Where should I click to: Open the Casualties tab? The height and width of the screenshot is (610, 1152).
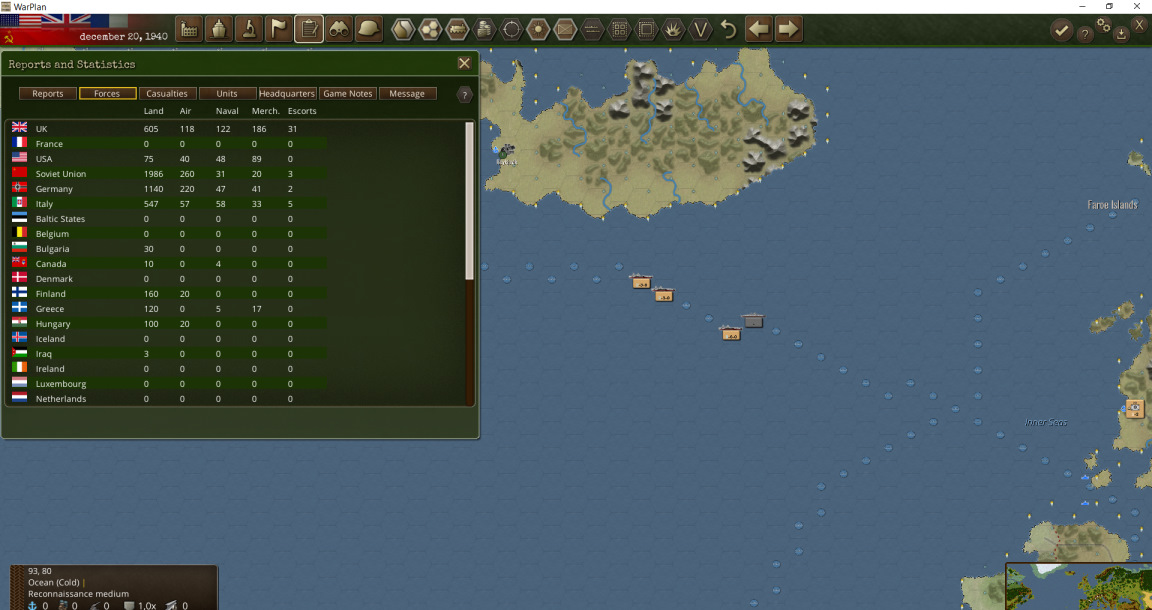coord(167,94)
